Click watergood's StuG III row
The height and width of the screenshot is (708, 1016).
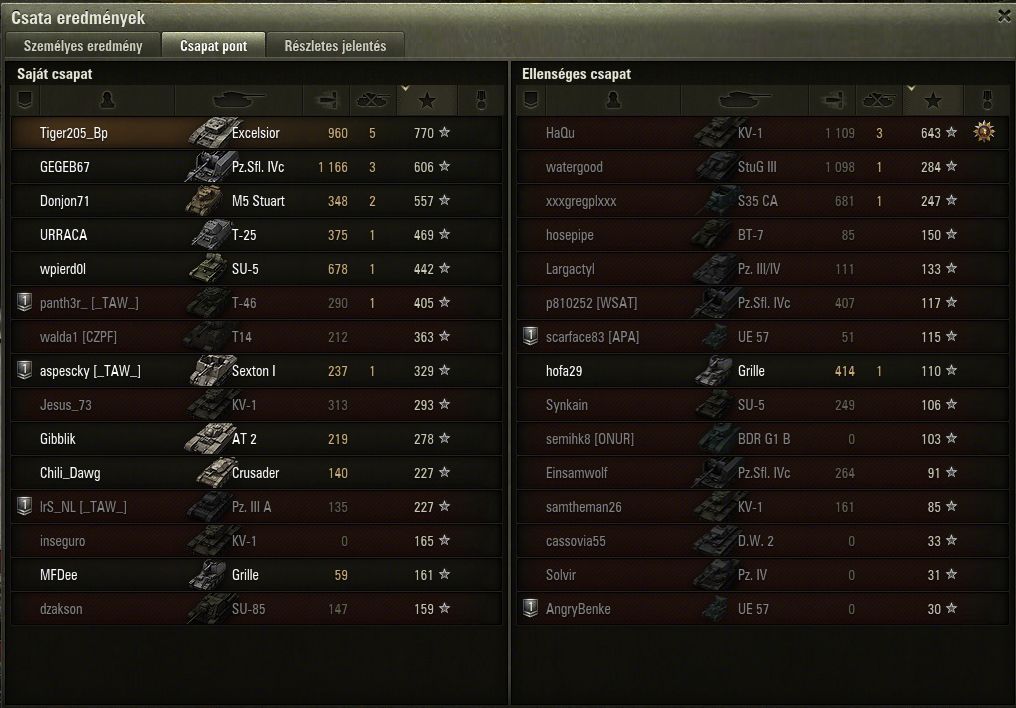click(760, 167)
